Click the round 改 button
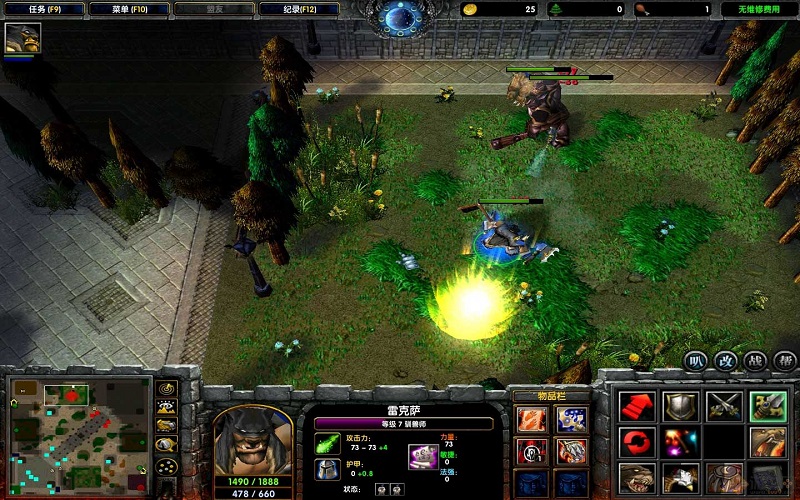This screenshot has width=800, height=500. 725,360
